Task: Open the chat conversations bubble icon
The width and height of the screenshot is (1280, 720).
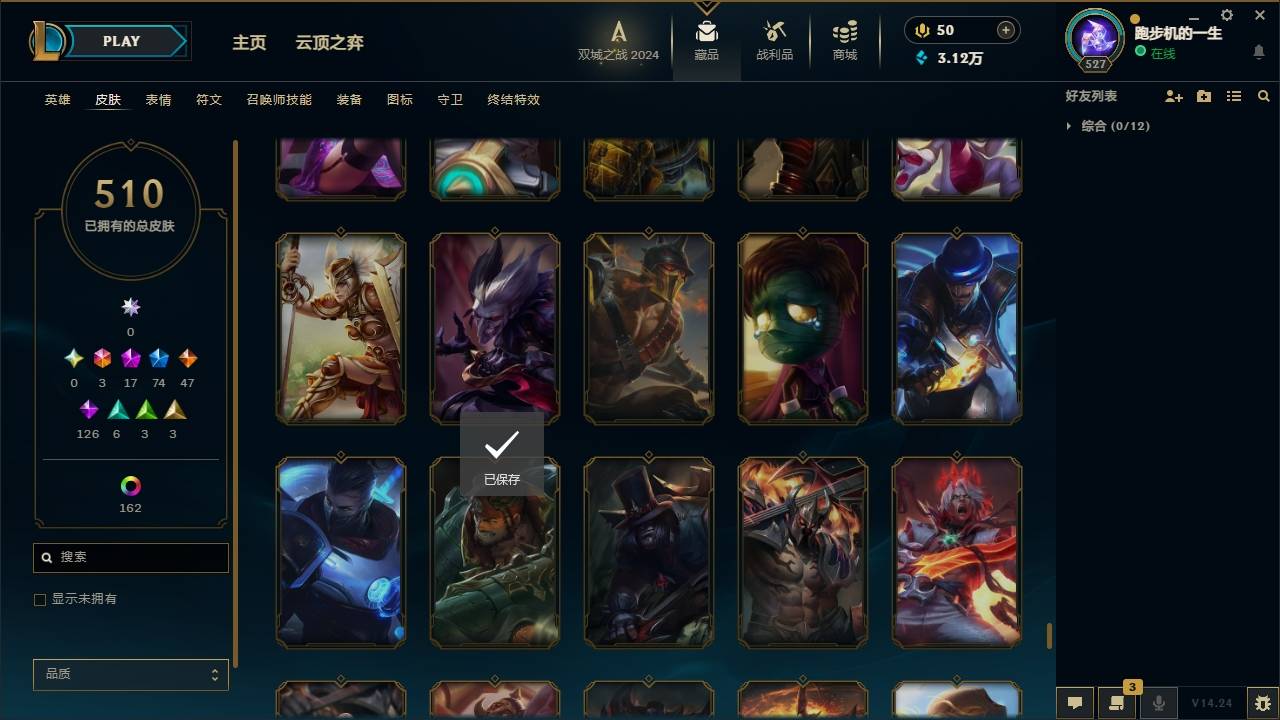Action: [1074, 703]
